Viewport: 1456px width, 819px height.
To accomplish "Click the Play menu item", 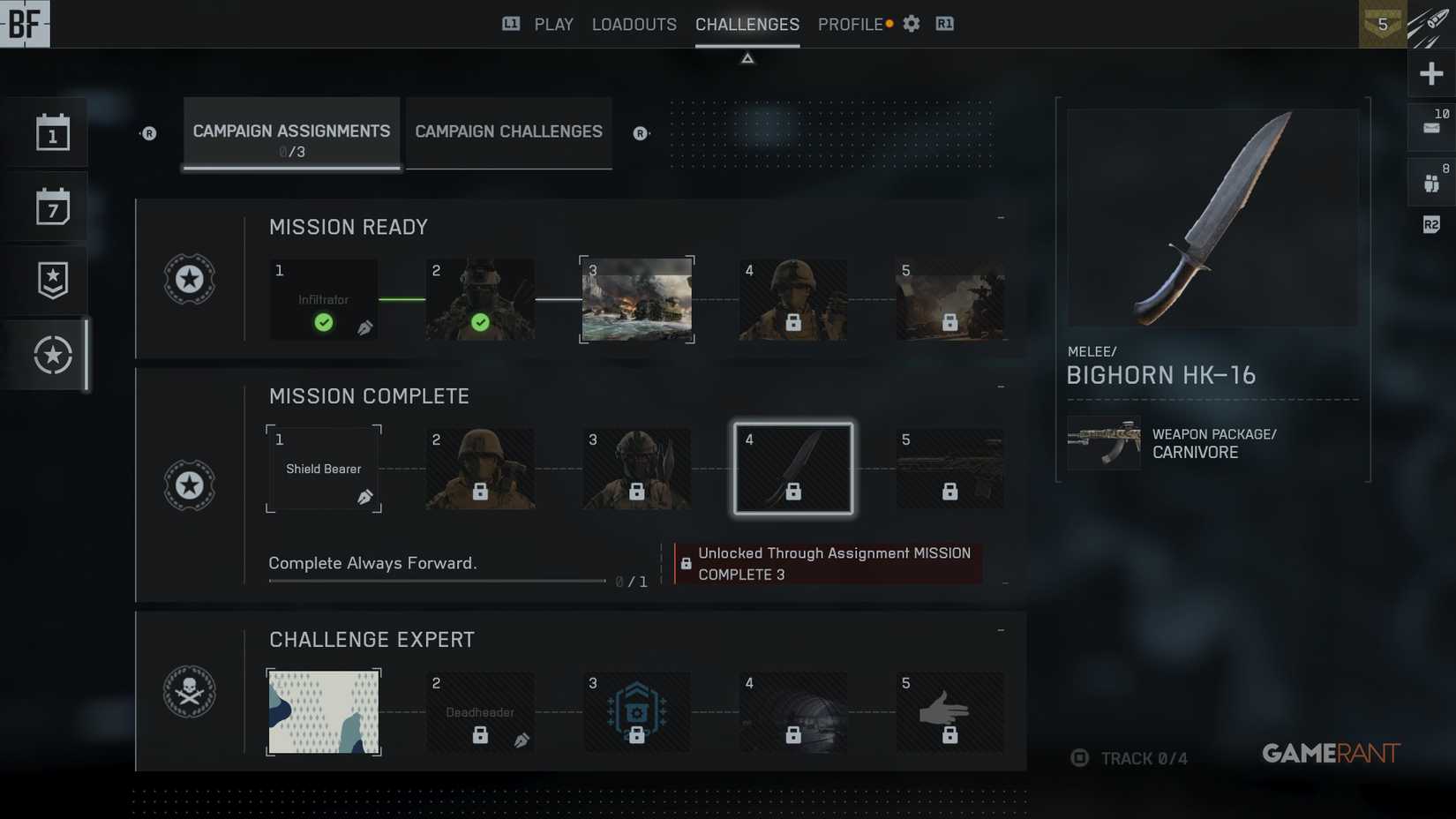I will (553, 24).
